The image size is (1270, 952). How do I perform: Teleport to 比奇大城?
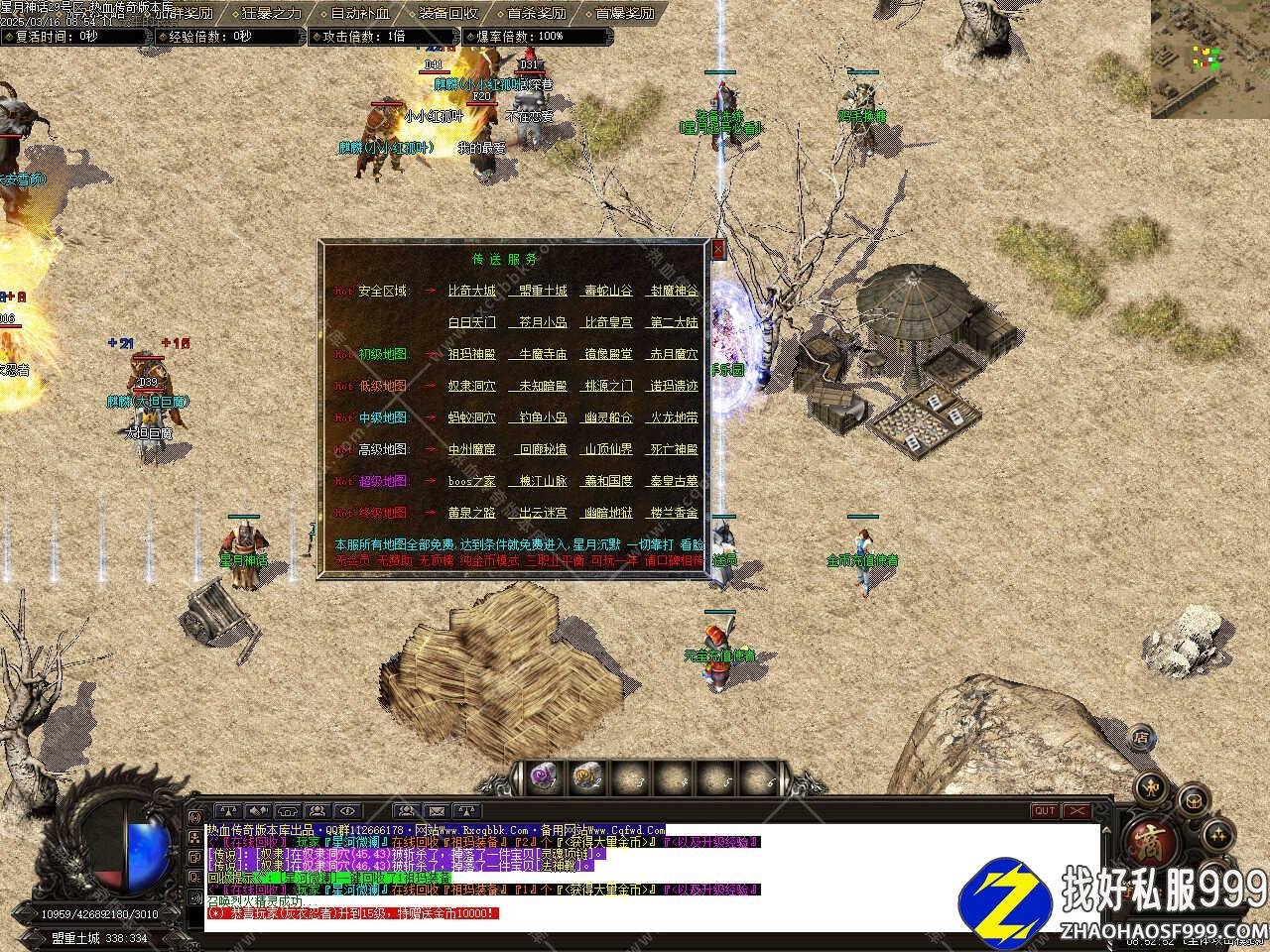tap(471, 291)
